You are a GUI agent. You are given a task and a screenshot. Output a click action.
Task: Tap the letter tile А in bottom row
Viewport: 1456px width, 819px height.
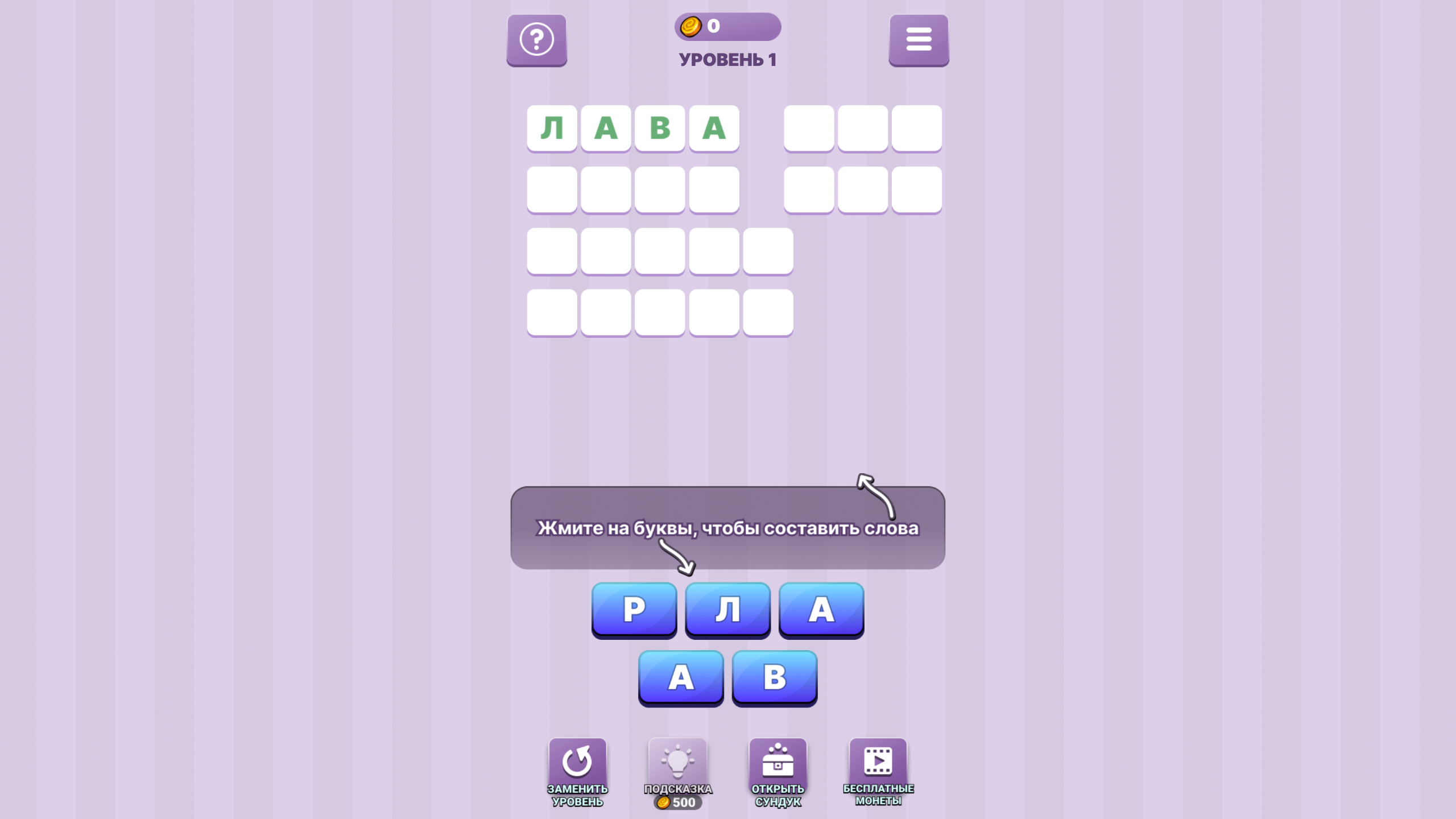[x=681, y=677]
